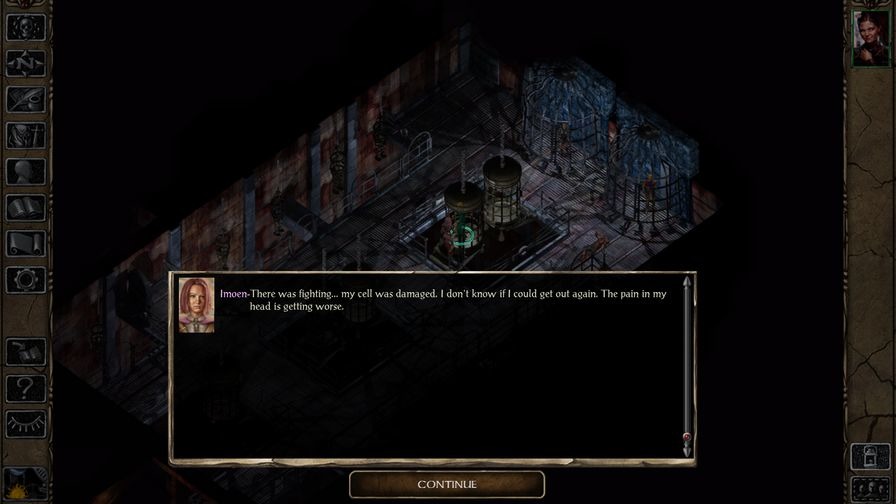Open the inventory armor and sword icon

[25, 135]
